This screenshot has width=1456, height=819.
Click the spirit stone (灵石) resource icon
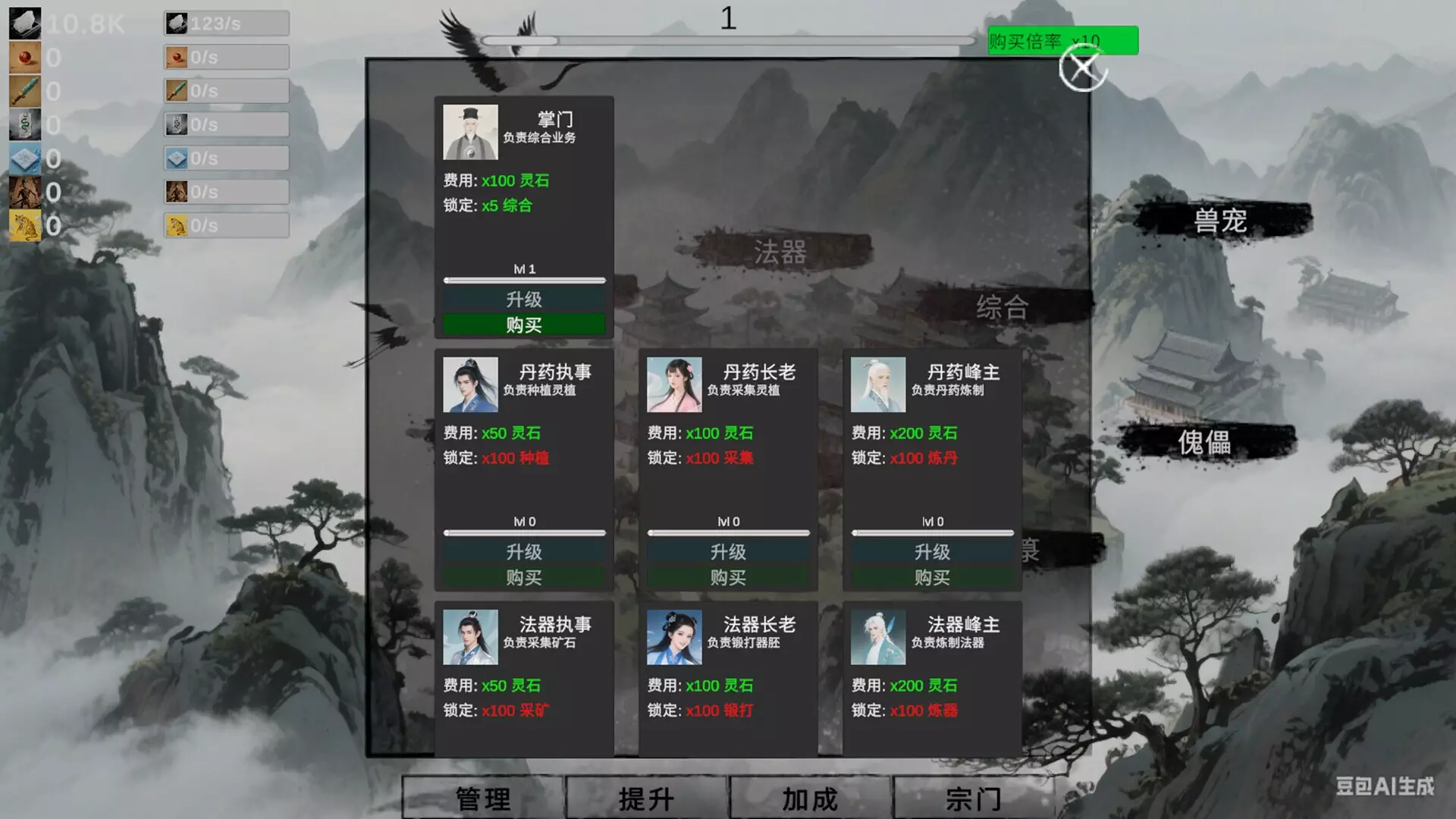(x=25, y=23)
